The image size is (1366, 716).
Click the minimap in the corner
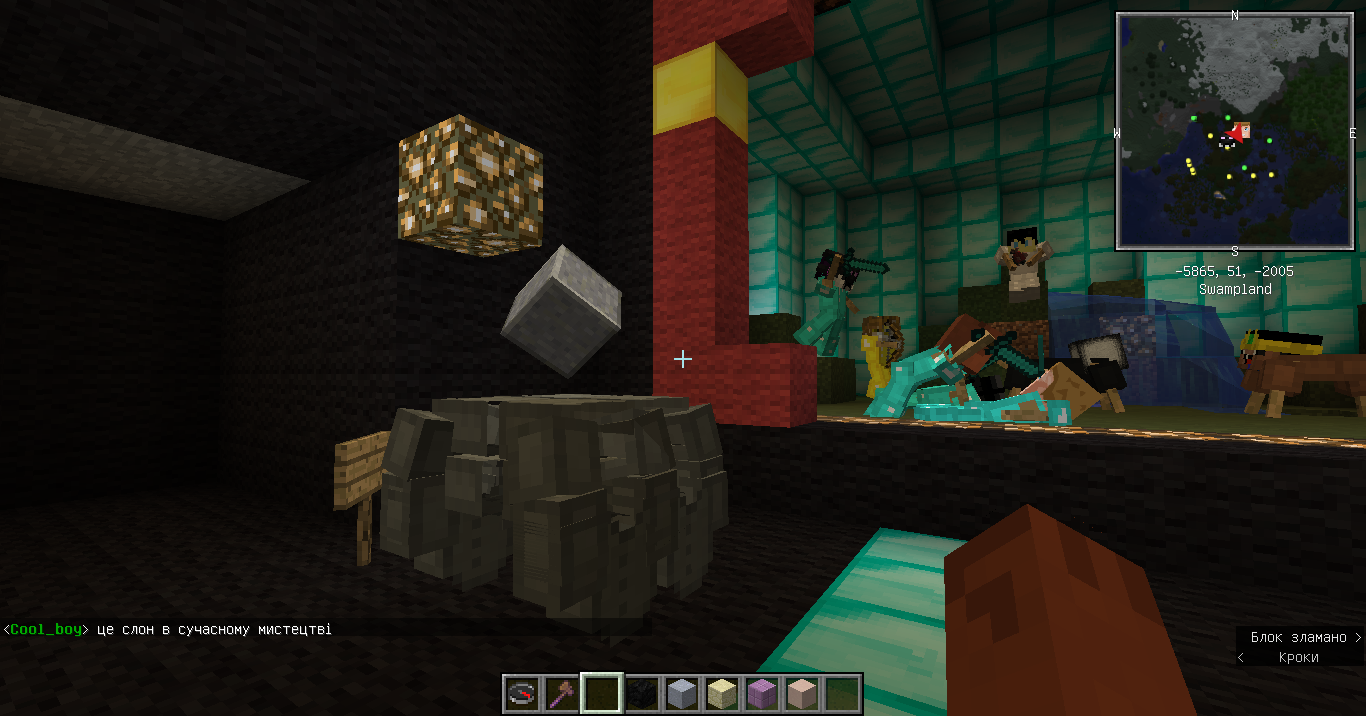tap(1234, 130)
